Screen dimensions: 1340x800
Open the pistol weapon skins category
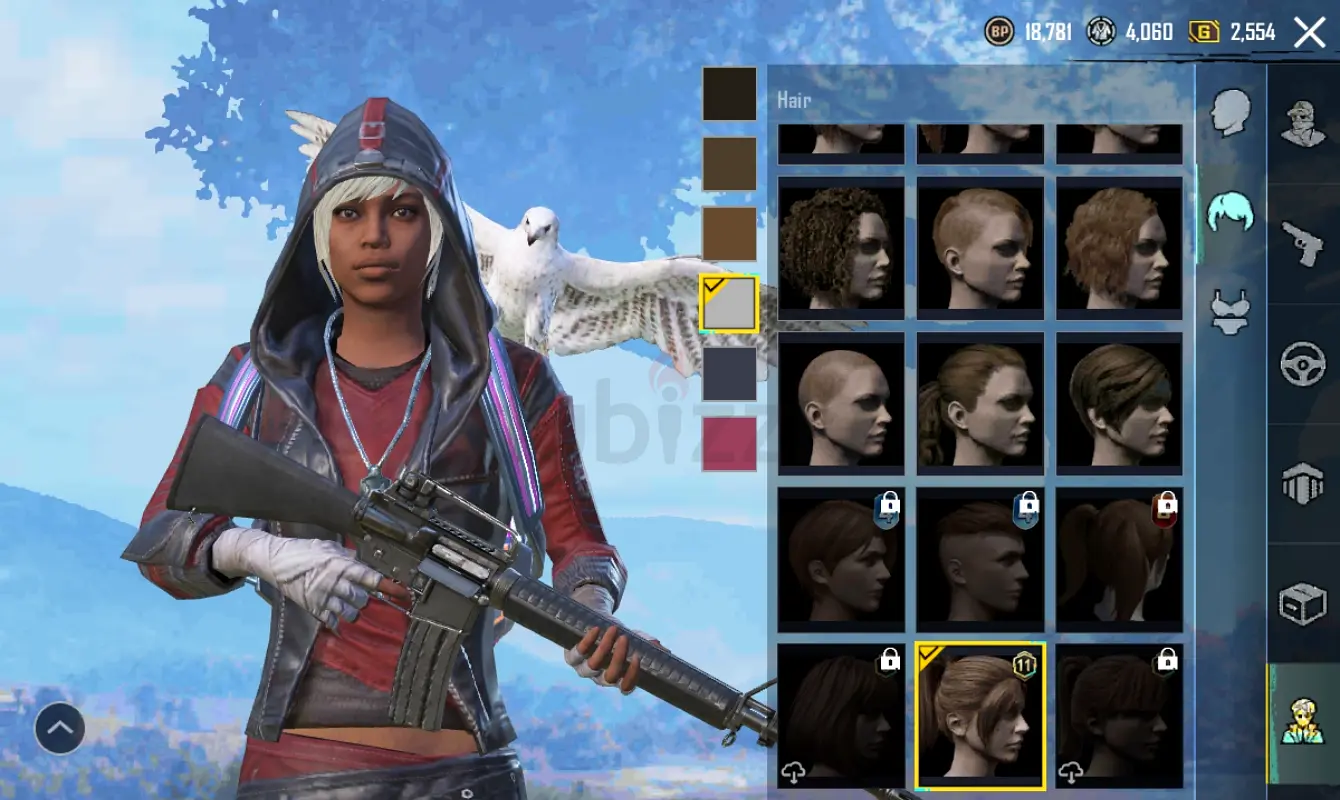tap(1303, 243)
